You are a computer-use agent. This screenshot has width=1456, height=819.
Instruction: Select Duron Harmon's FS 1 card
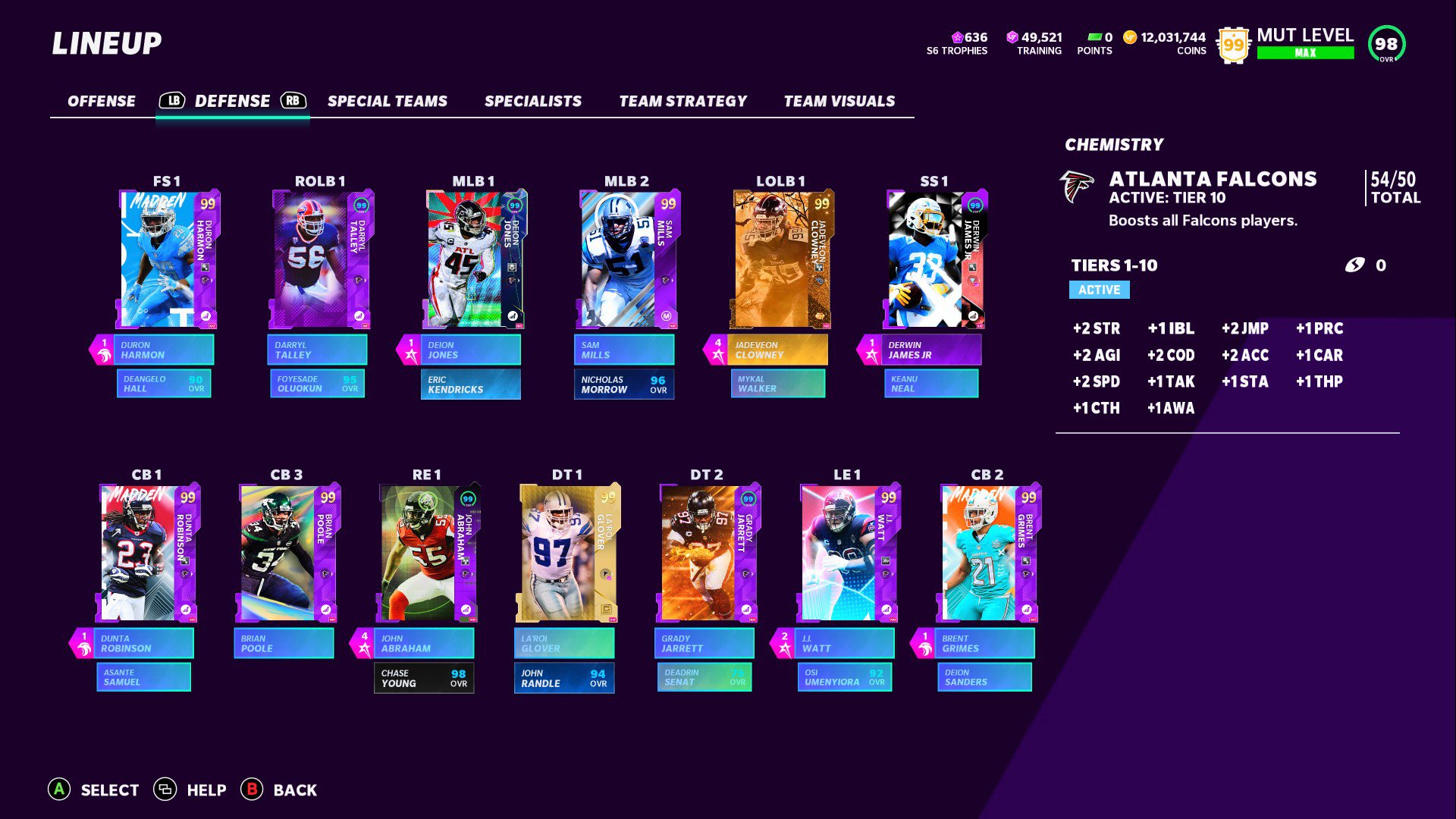click(x=168, y=259)
